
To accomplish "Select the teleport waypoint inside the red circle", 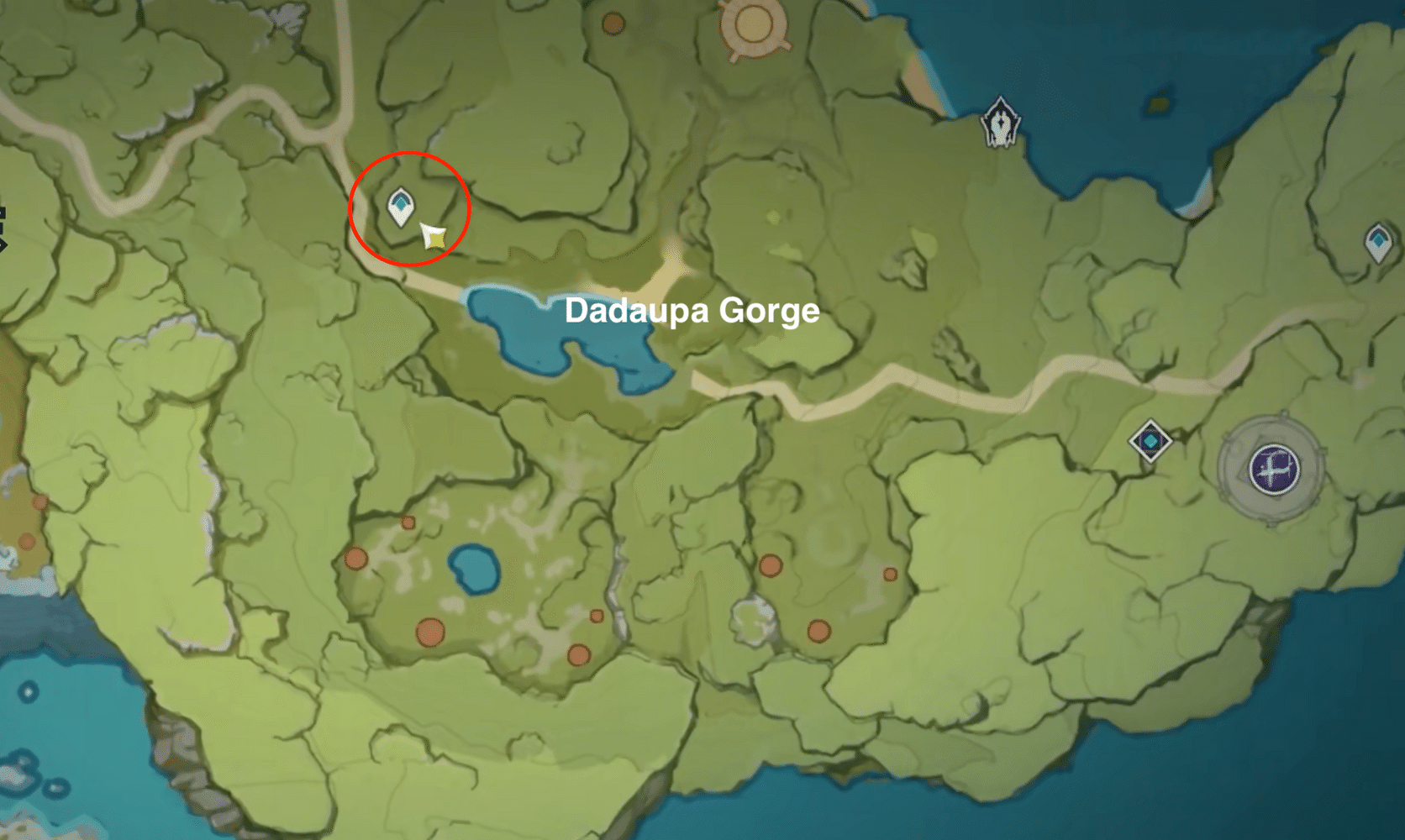I will click(402, 203).
